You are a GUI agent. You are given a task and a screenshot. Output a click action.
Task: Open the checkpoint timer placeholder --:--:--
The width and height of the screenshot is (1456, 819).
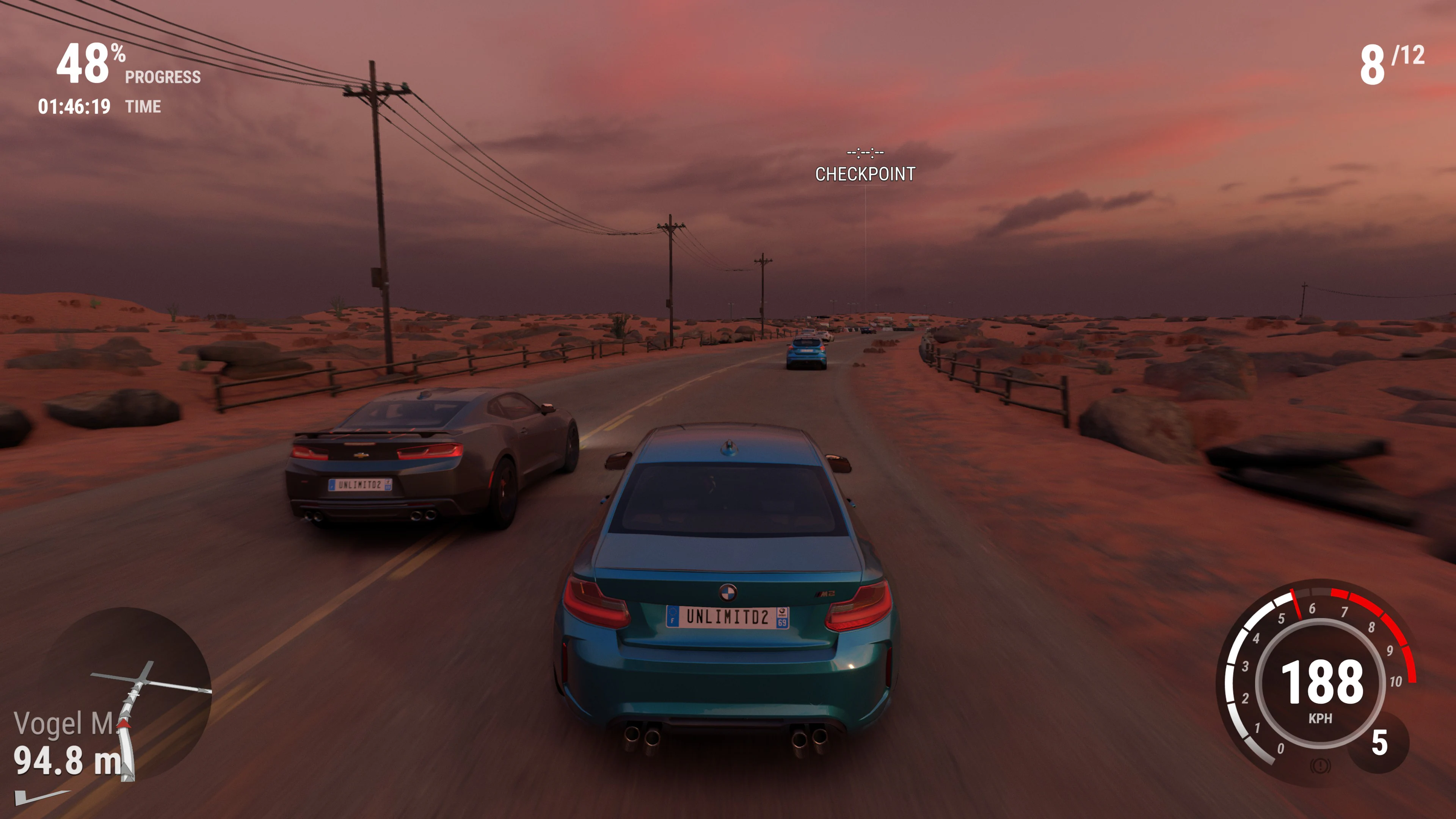(866, 152)
